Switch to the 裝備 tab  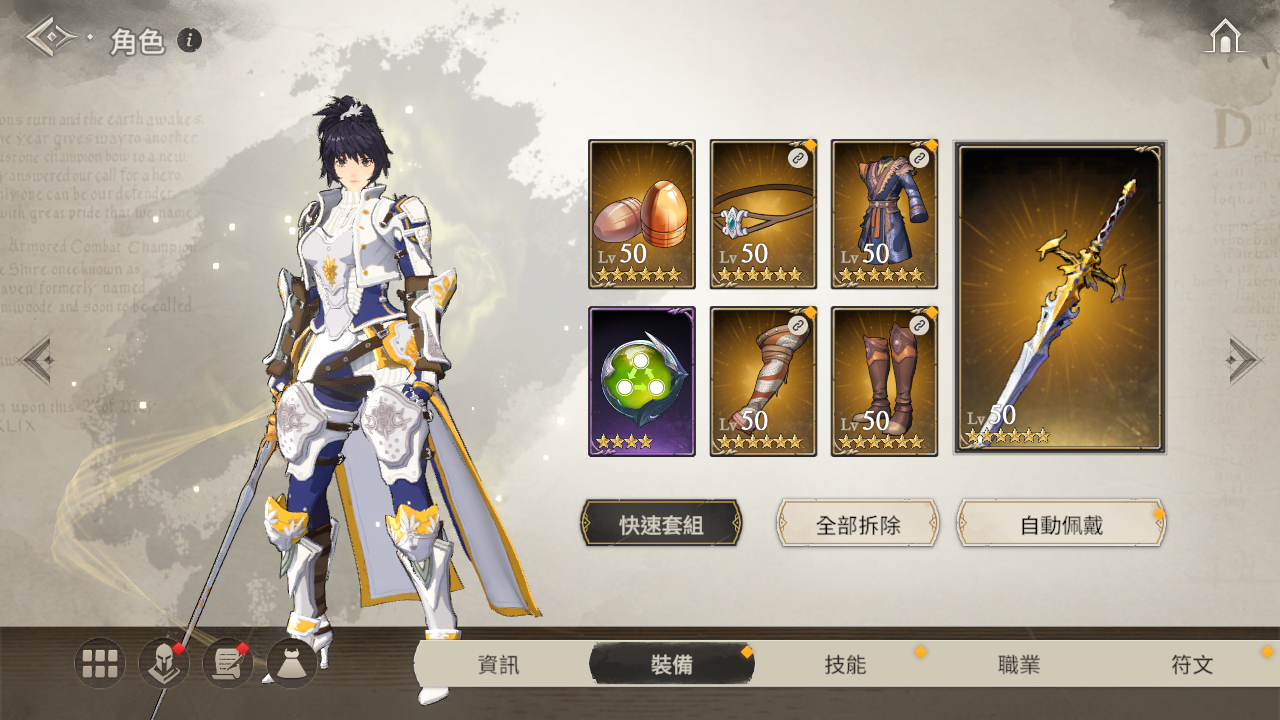pos(671,665)
